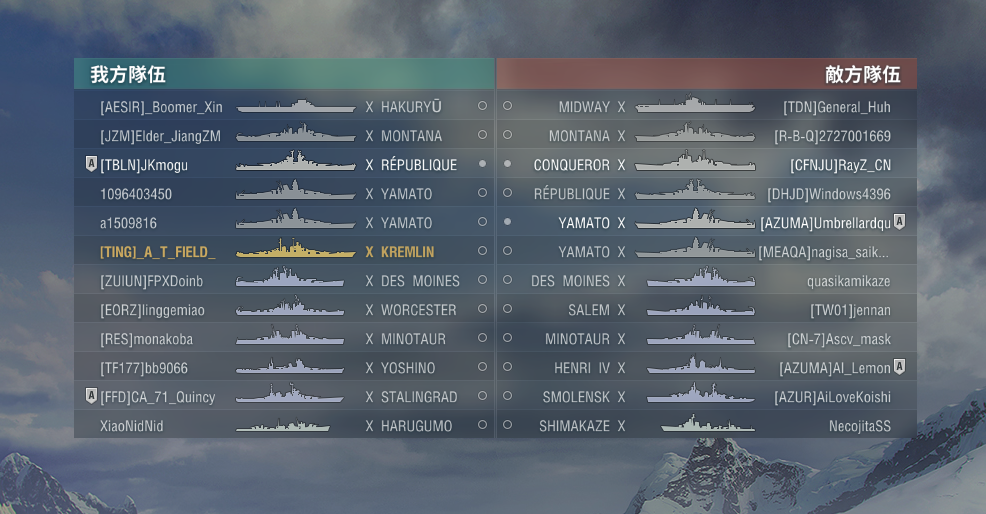Select enemy [TDN]General_Huh's Midway row

click(706, 107)
